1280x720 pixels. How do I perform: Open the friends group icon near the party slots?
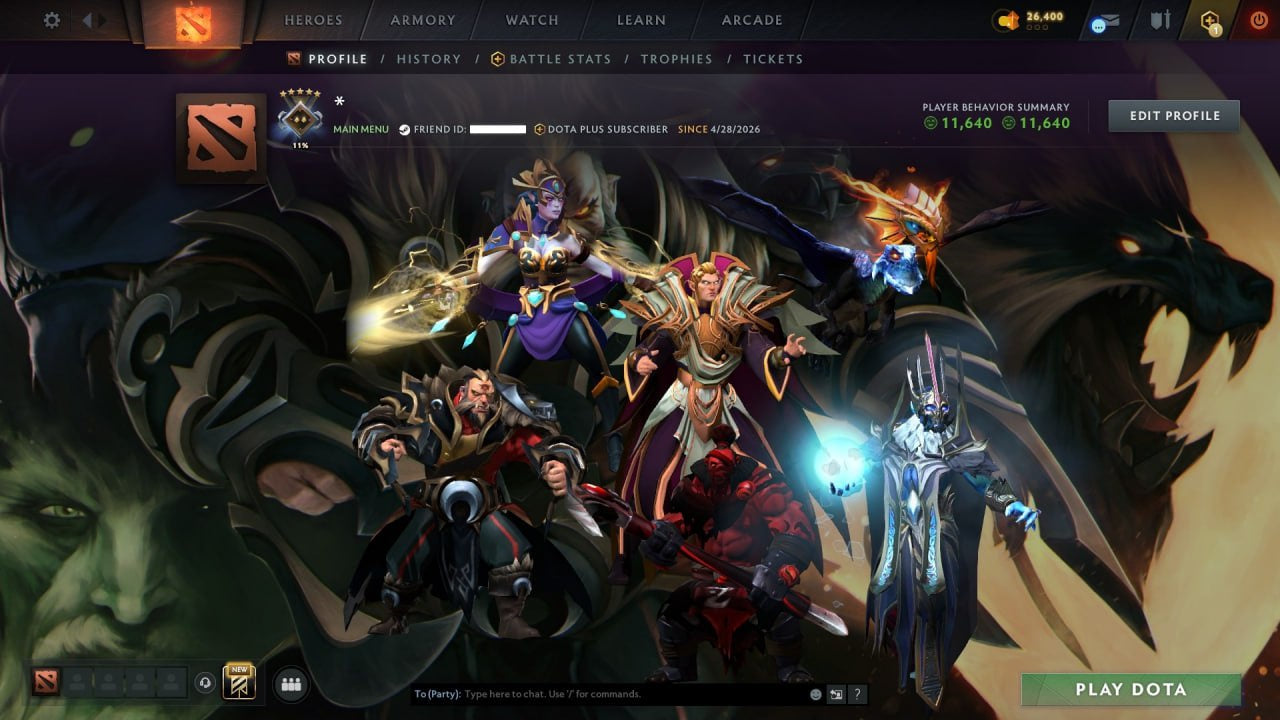tap(291, 684)
